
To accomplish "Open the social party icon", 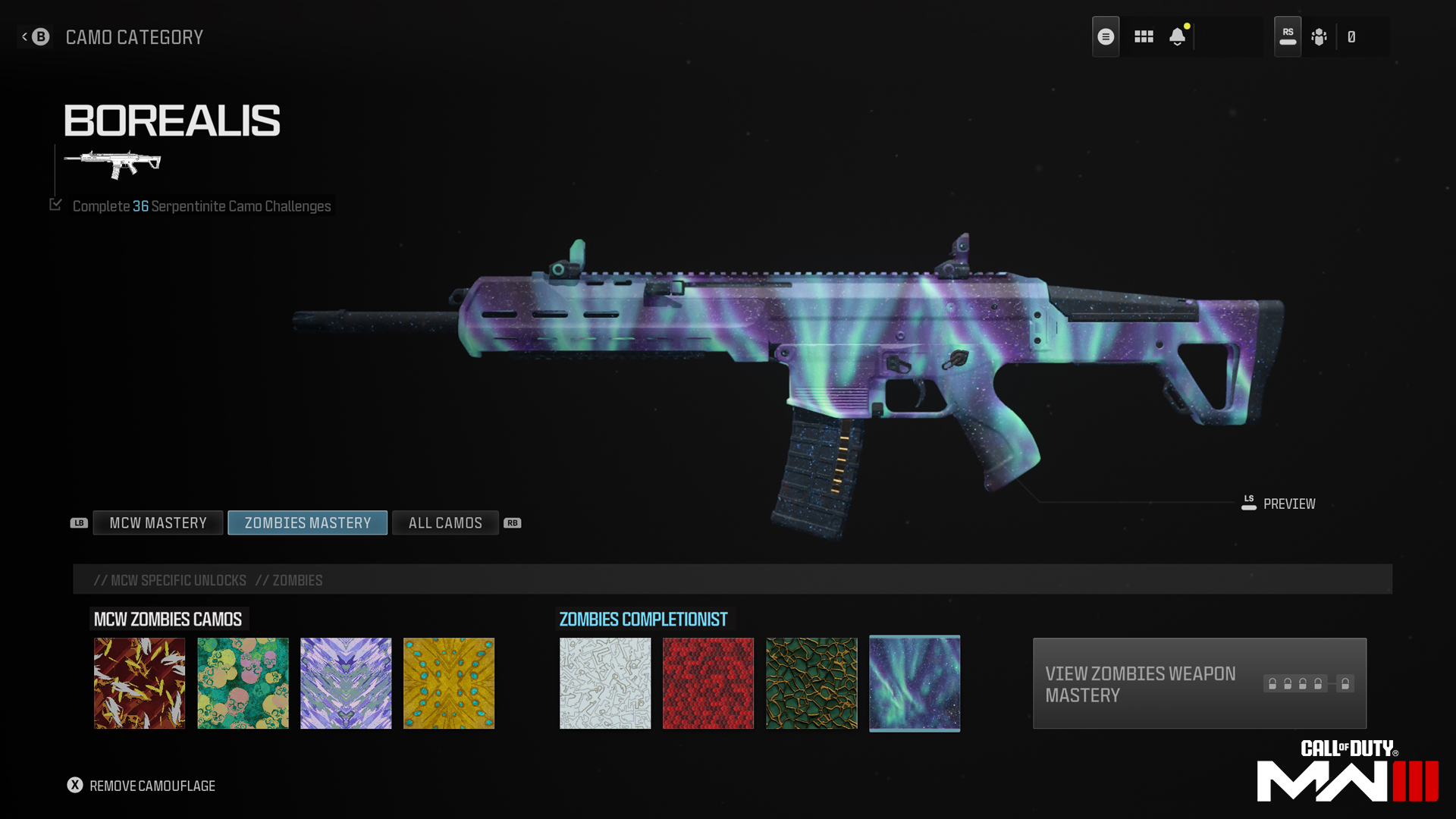I will 1319,36.
